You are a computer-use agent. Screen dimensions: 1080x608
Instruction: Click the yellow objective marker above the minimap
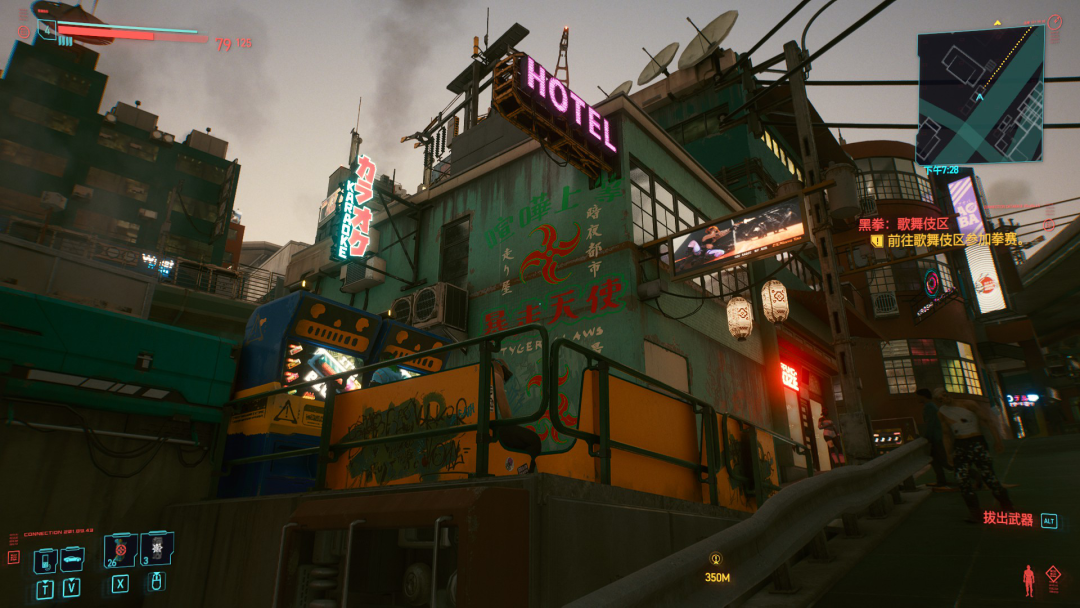[x=997, y=22]
